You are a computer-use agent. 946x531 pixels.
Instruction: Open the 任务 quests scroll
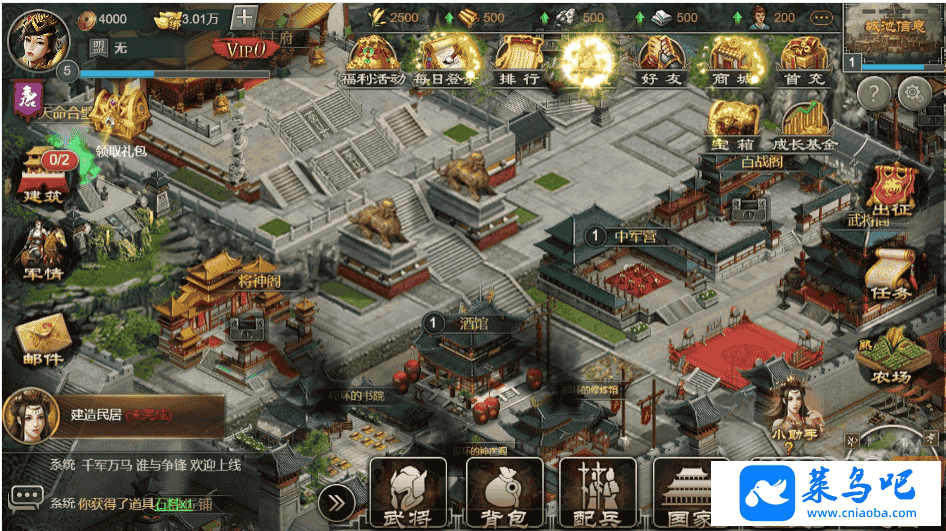(x=891, y=276)
